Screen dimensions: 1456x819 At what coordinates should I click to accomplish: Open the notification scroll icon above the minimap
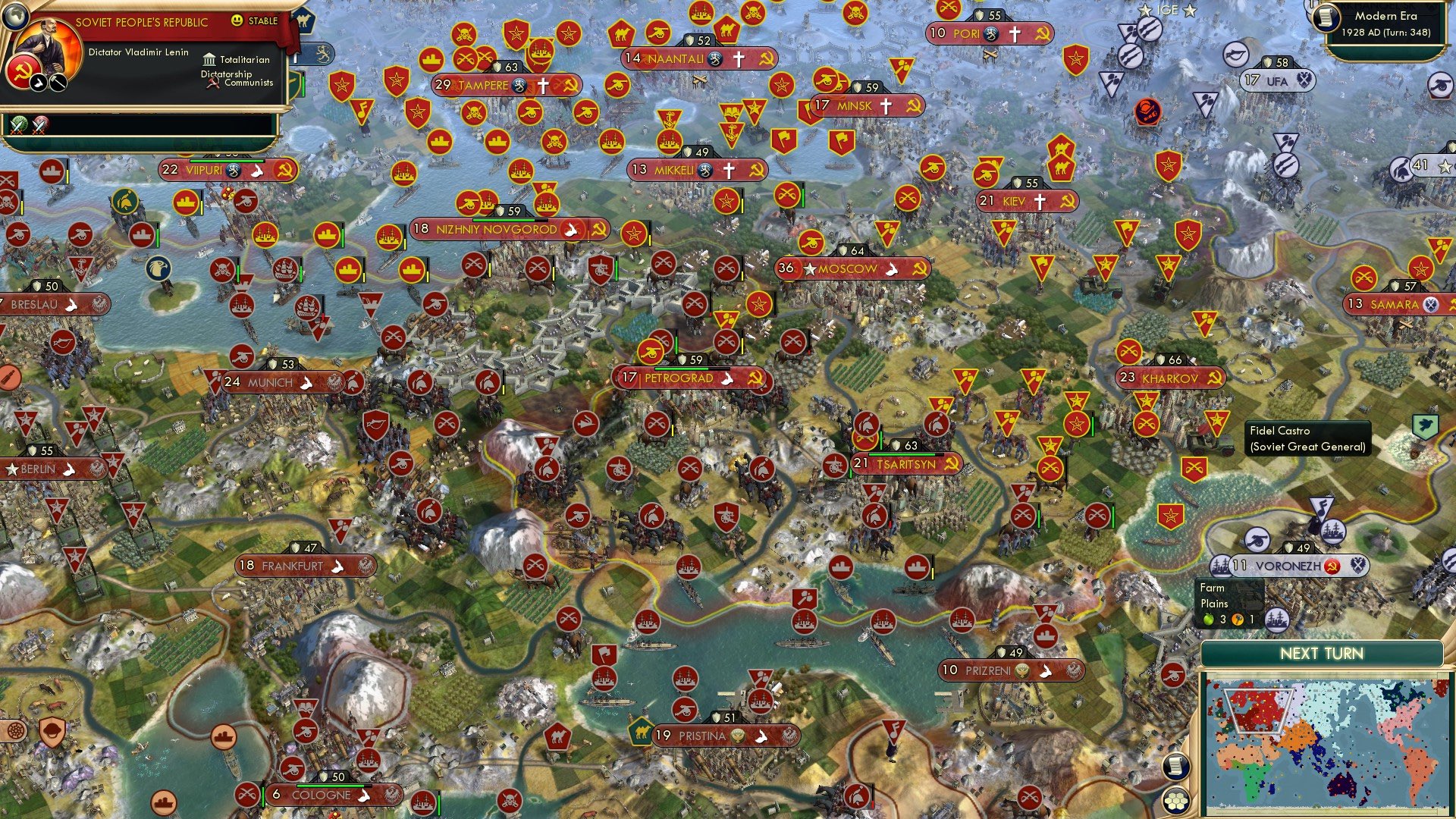(x=1176, y=767)
